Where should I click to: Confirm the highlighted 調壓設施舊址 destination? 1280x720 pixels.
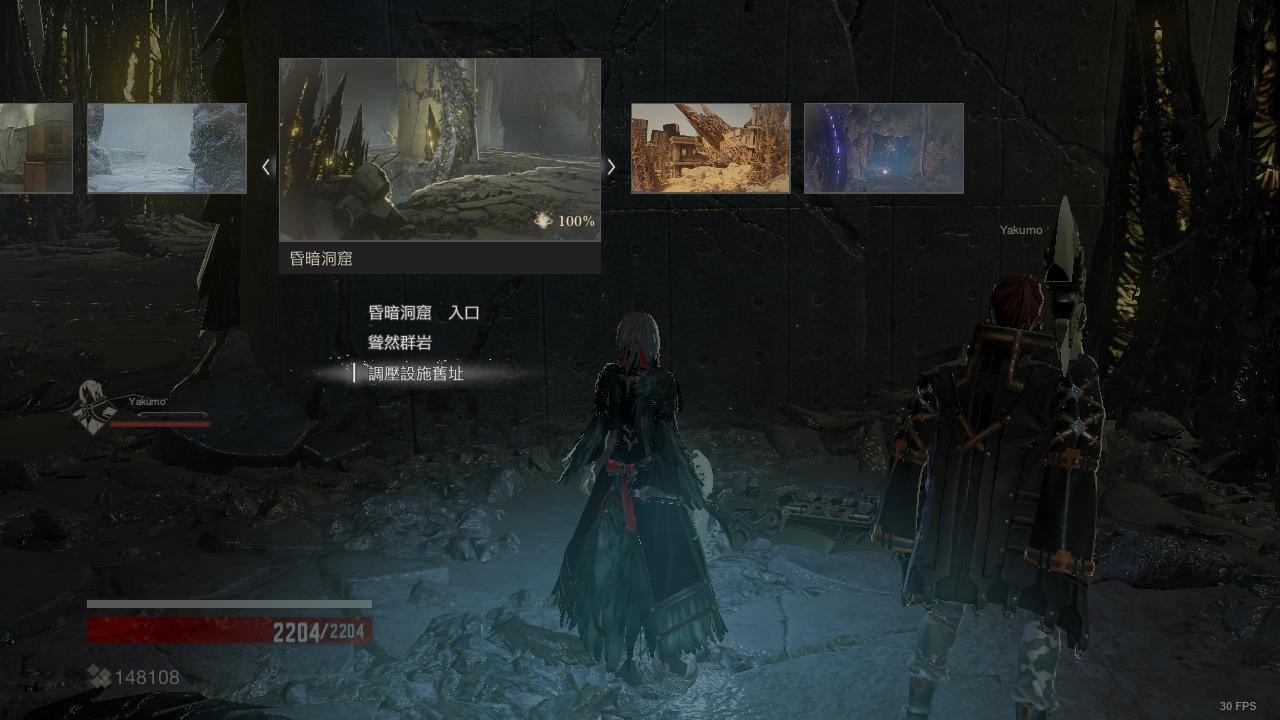click(414, 372)
